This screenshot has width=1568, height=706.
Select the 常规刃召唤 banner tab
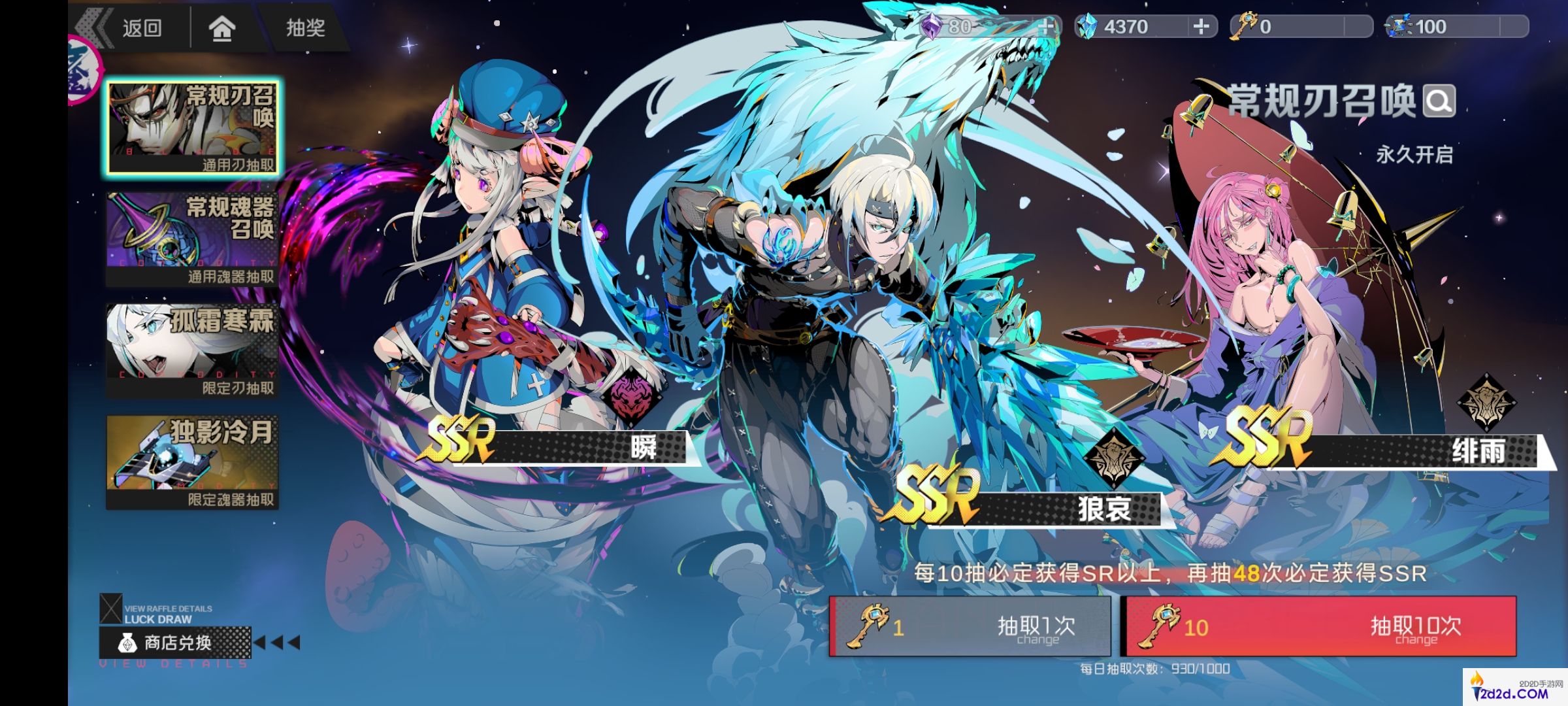pos(193,128)
